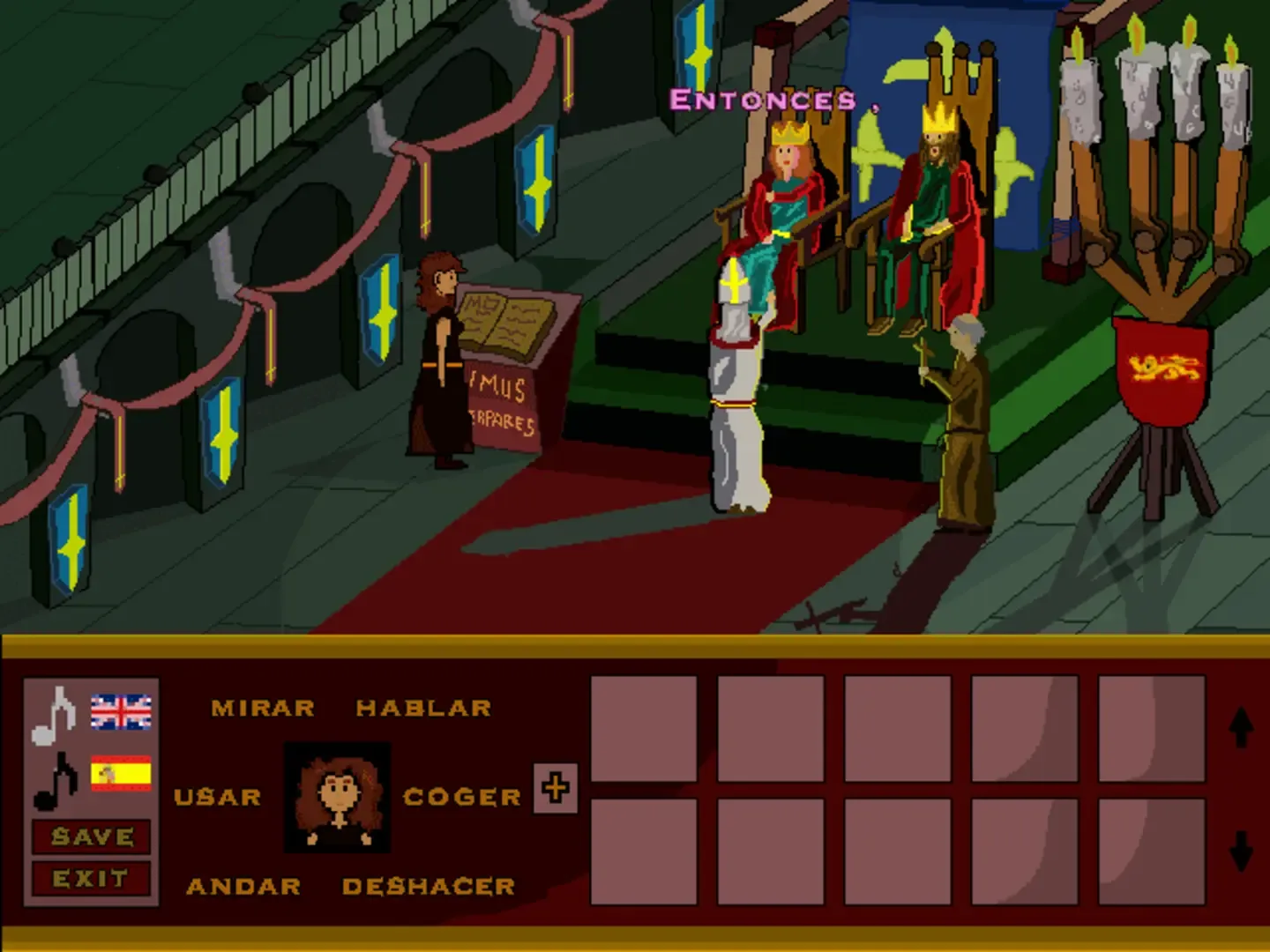Switch language to English with the UK flag
Screen dimensions: 1270x952
point(122,710)
